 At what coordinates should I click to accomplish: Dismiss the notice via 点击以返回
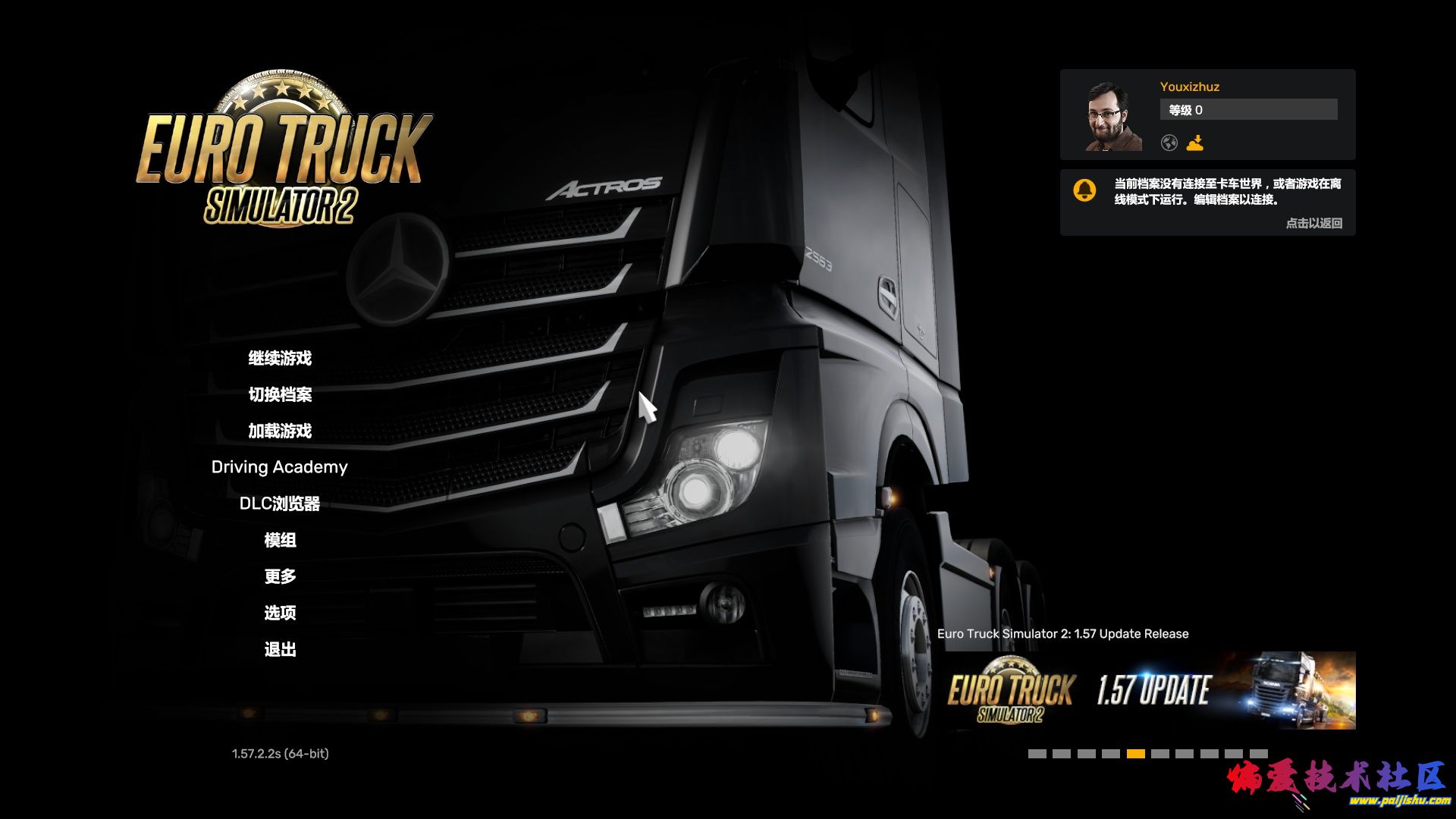pyautogui.click(x=1313, y=223)
